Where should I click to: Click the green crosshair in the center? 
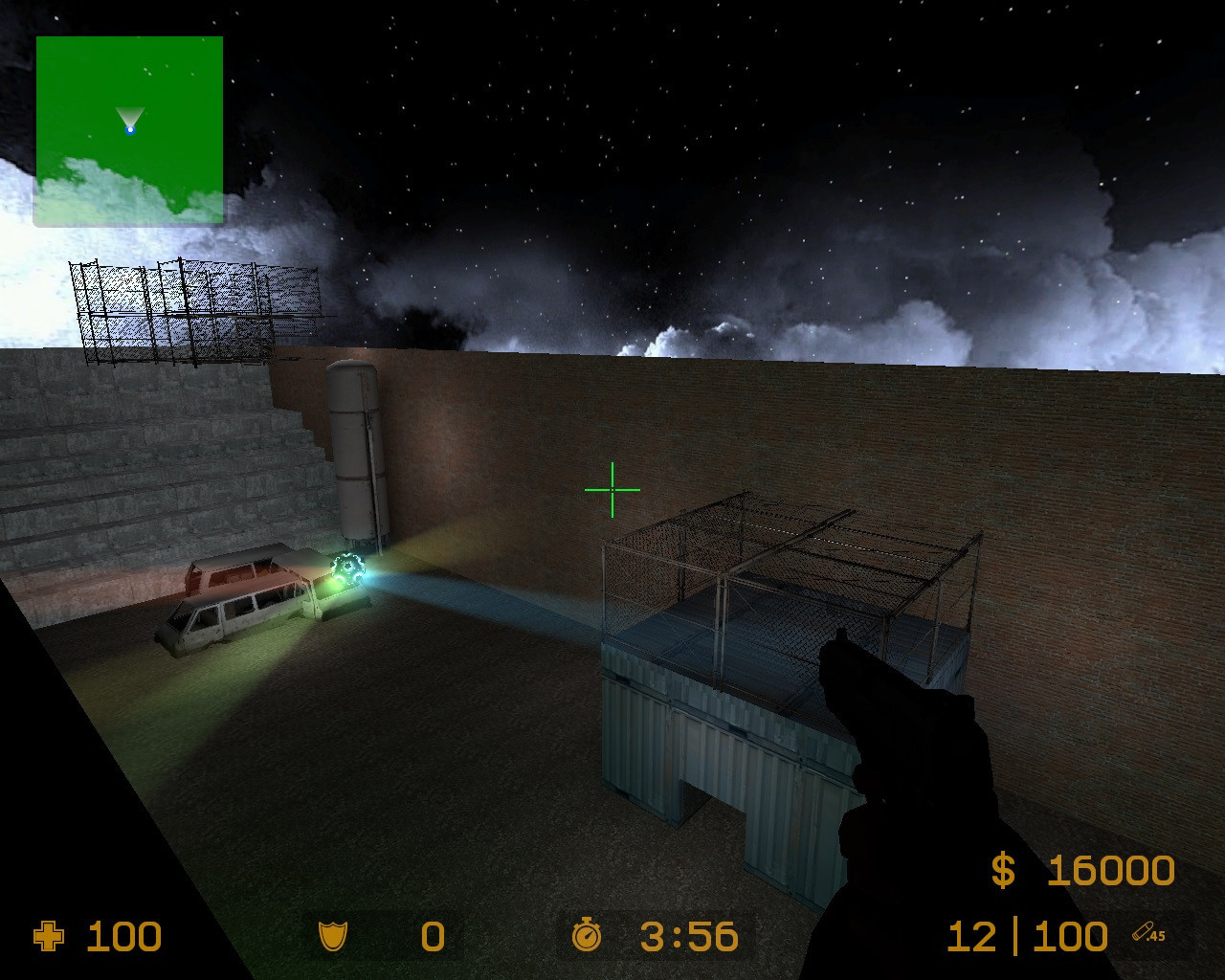point(611,489)
